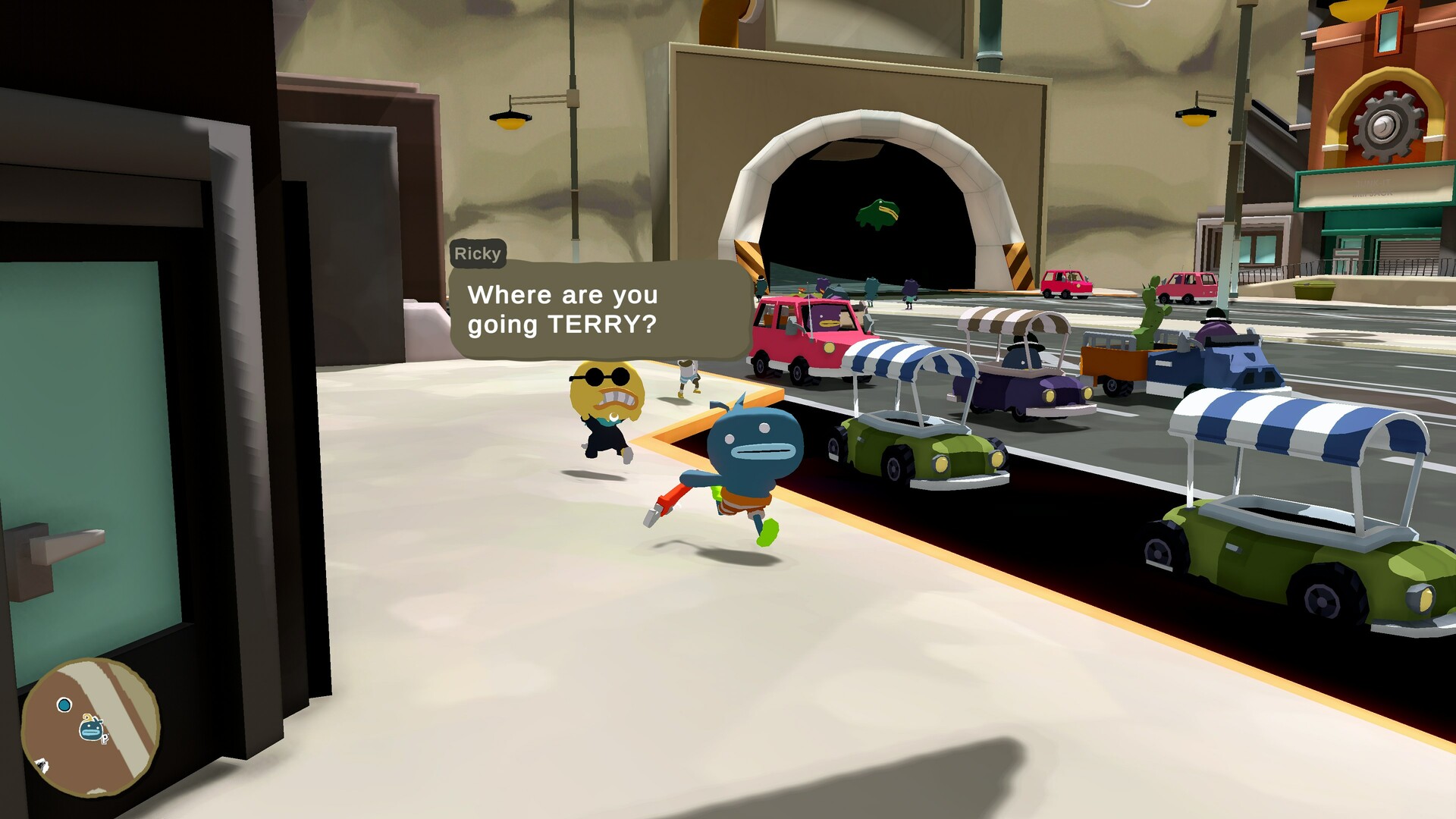
Task: Select the player face icon on the minimap
Action: 90,729
